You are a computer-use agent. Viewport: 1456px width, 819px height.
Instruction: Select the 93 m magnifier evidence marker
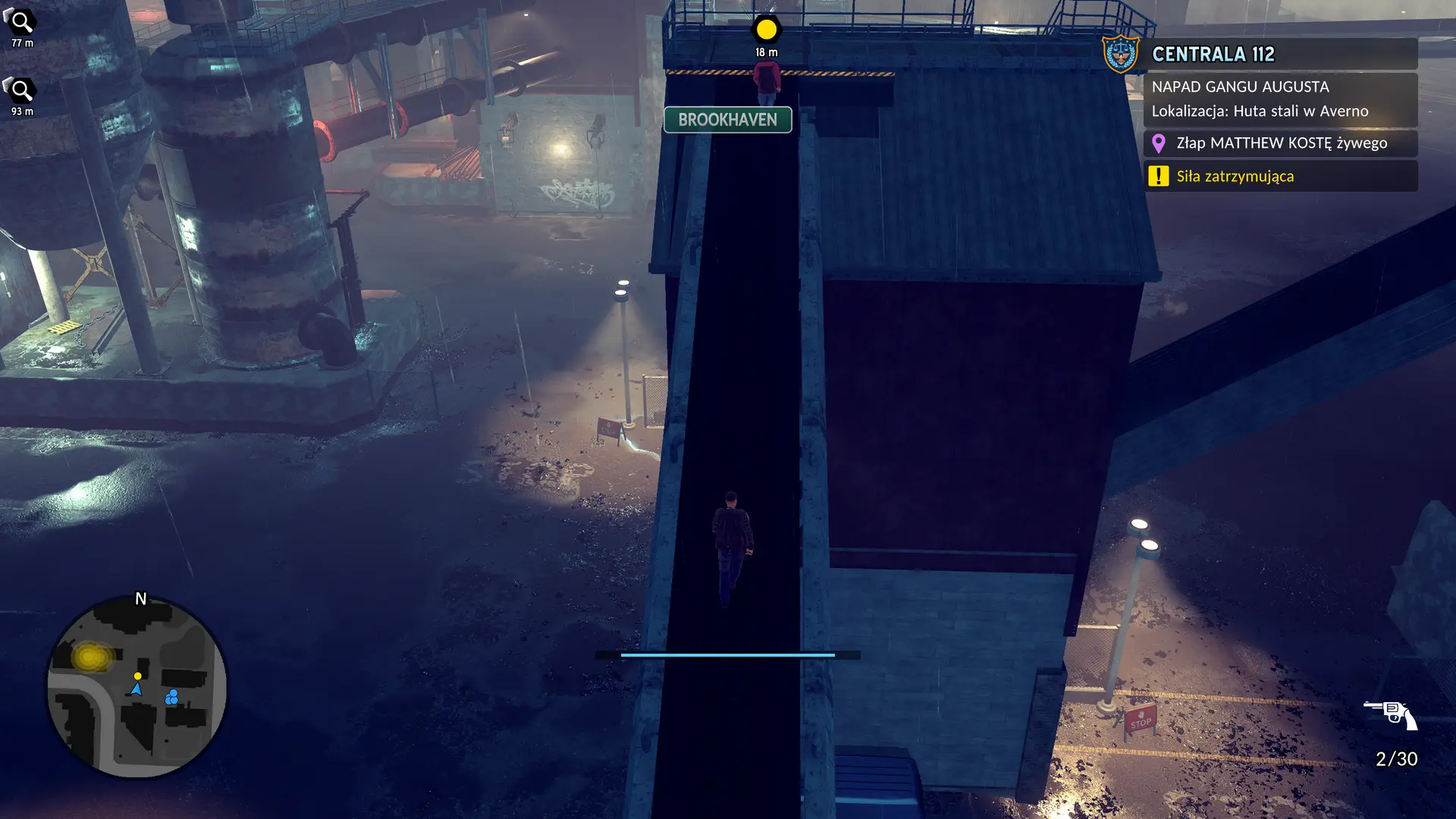21,91
